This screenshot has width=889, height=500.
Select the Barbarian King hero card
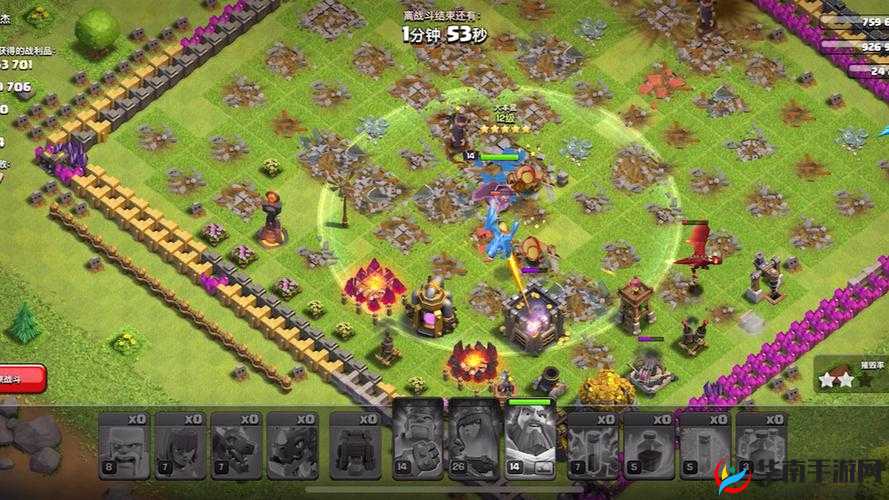coord(418,442)
